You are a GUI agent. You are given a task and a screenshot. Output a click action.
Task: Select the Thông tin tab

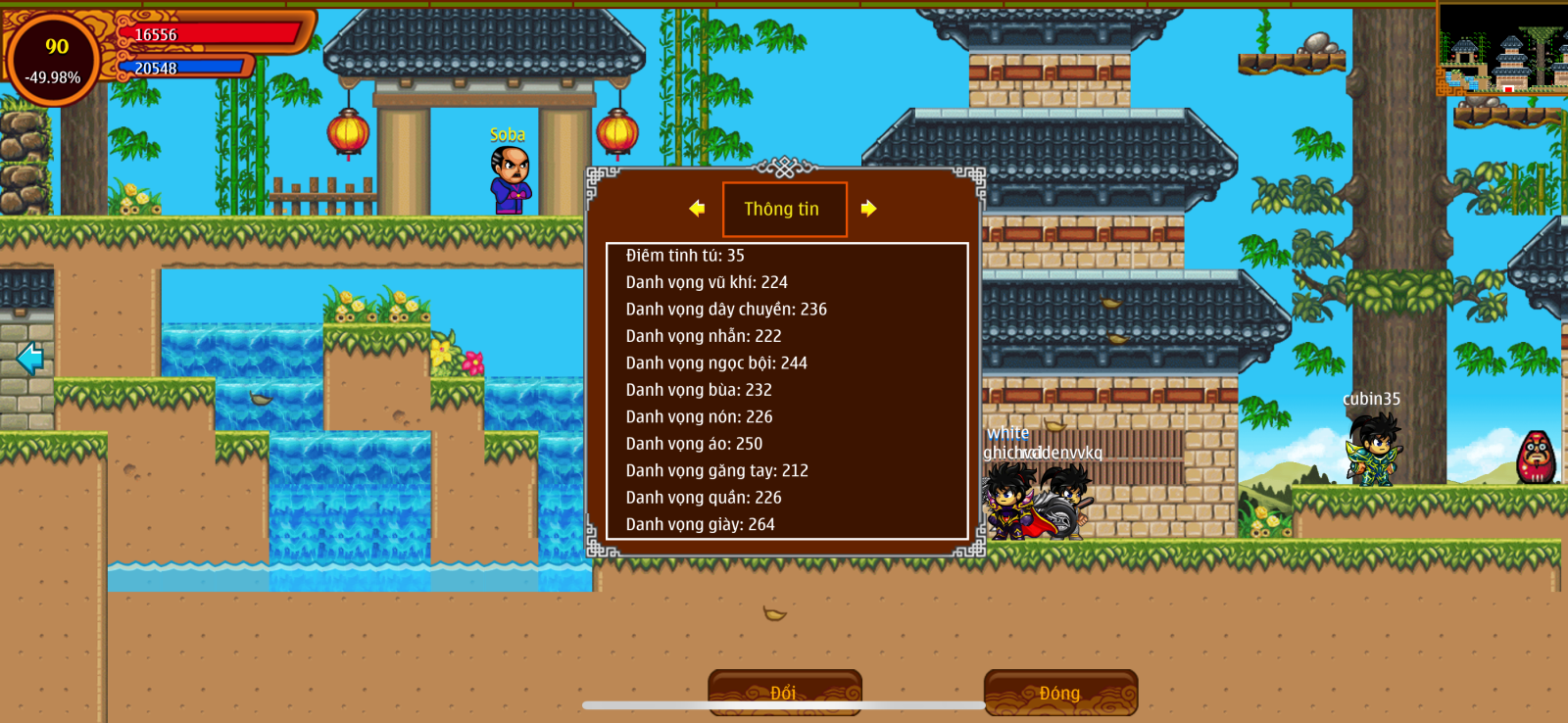pos(784,209)
